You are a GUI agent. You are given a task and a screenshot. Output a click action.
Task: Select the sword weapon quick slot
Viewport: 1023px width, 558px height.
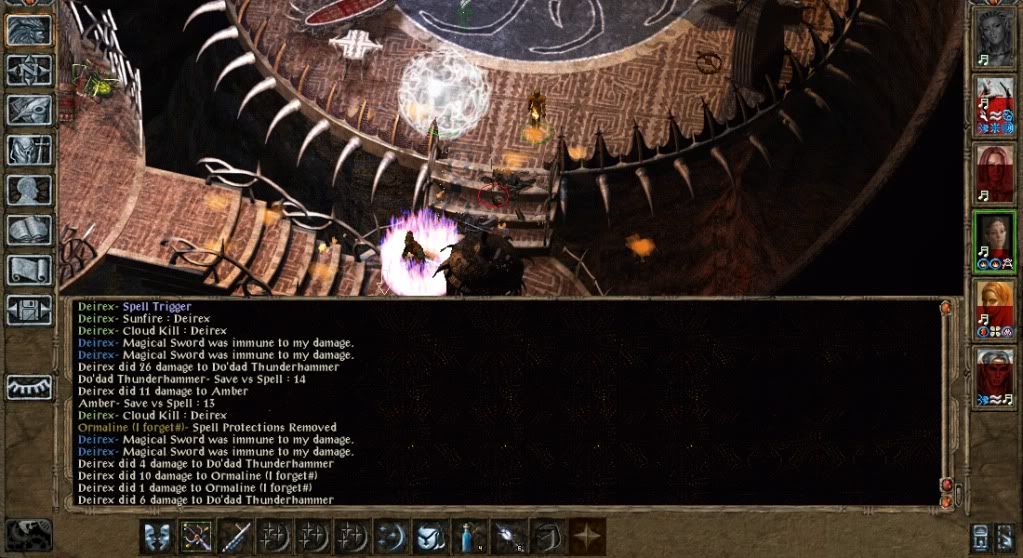pos(236,538)
